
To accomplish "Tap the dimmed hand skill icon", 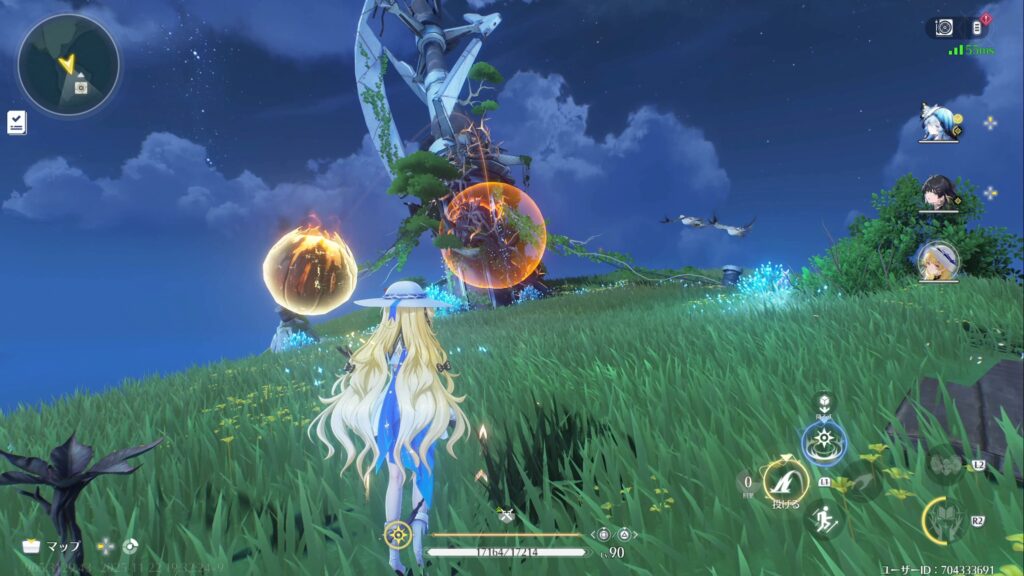I will (861, 481).
